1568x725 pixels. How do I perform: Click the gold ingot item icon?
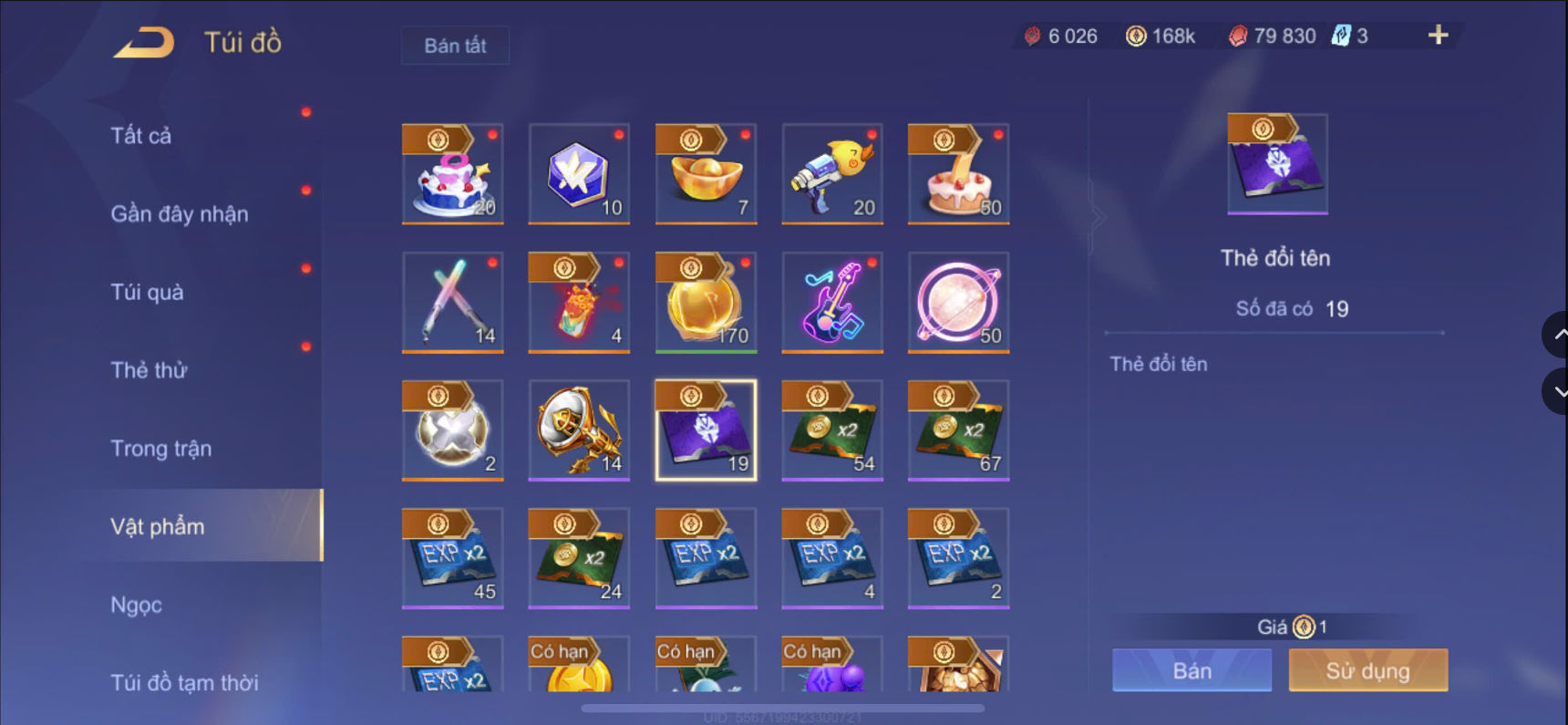click(x=707, y=173)
